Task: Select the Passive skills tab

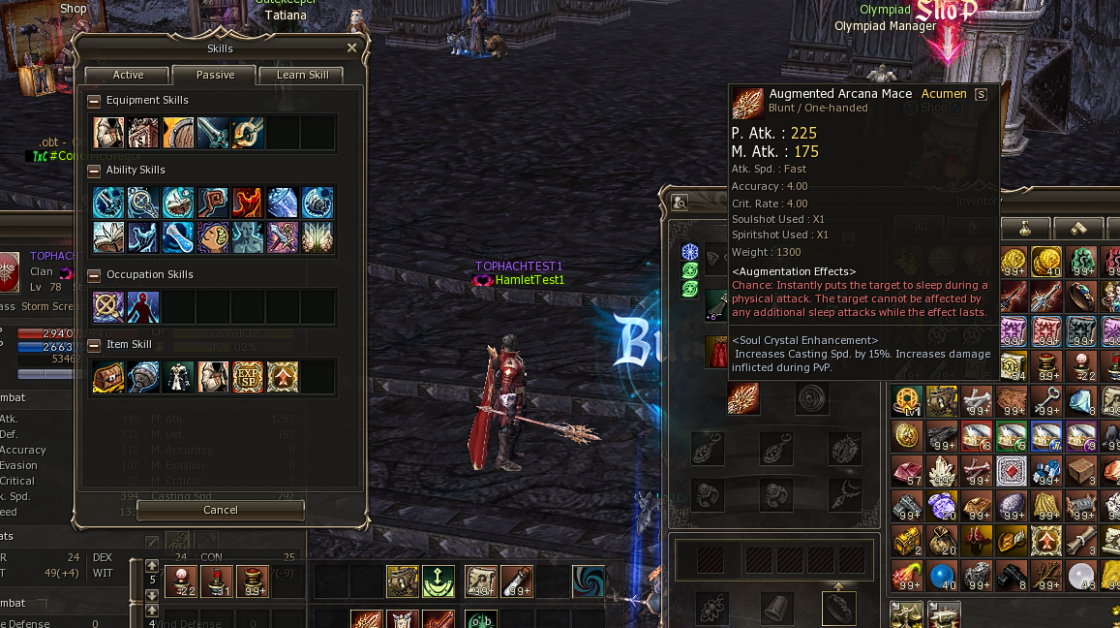Action: coord(214,75)
